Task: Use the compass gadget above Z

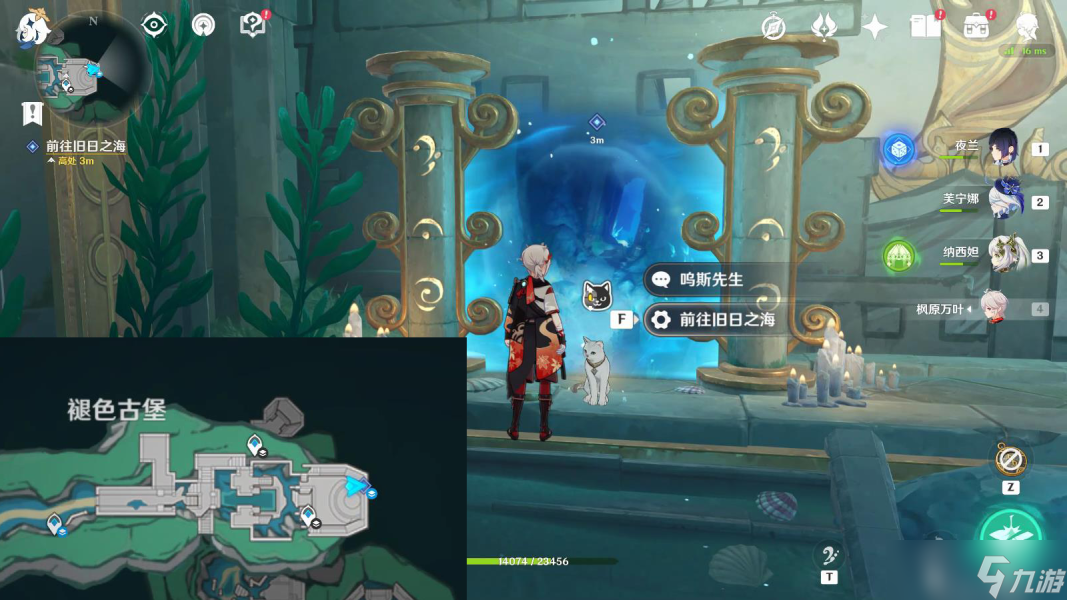Action: [1011, 460]
